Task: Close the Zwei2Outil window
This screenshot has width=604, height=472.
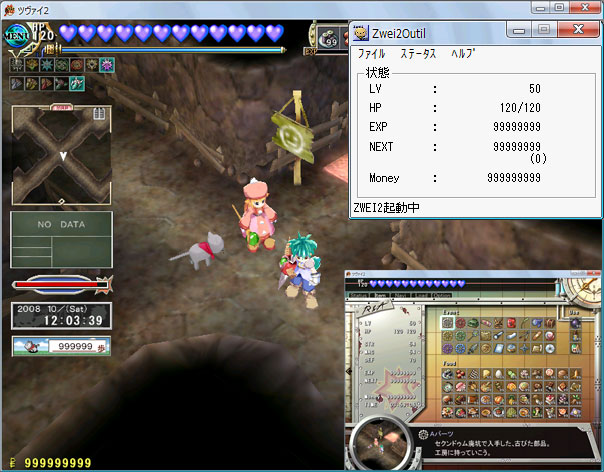Action: point(577,30)
